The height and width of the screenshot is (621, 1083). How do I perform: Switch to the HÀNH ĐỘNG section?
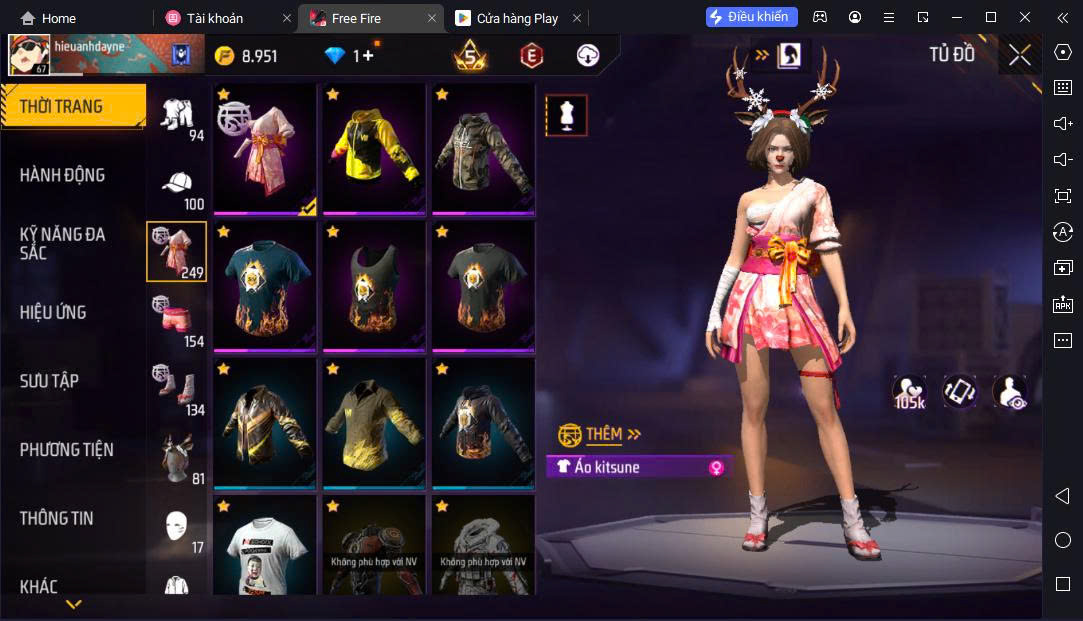pos(62,175)
